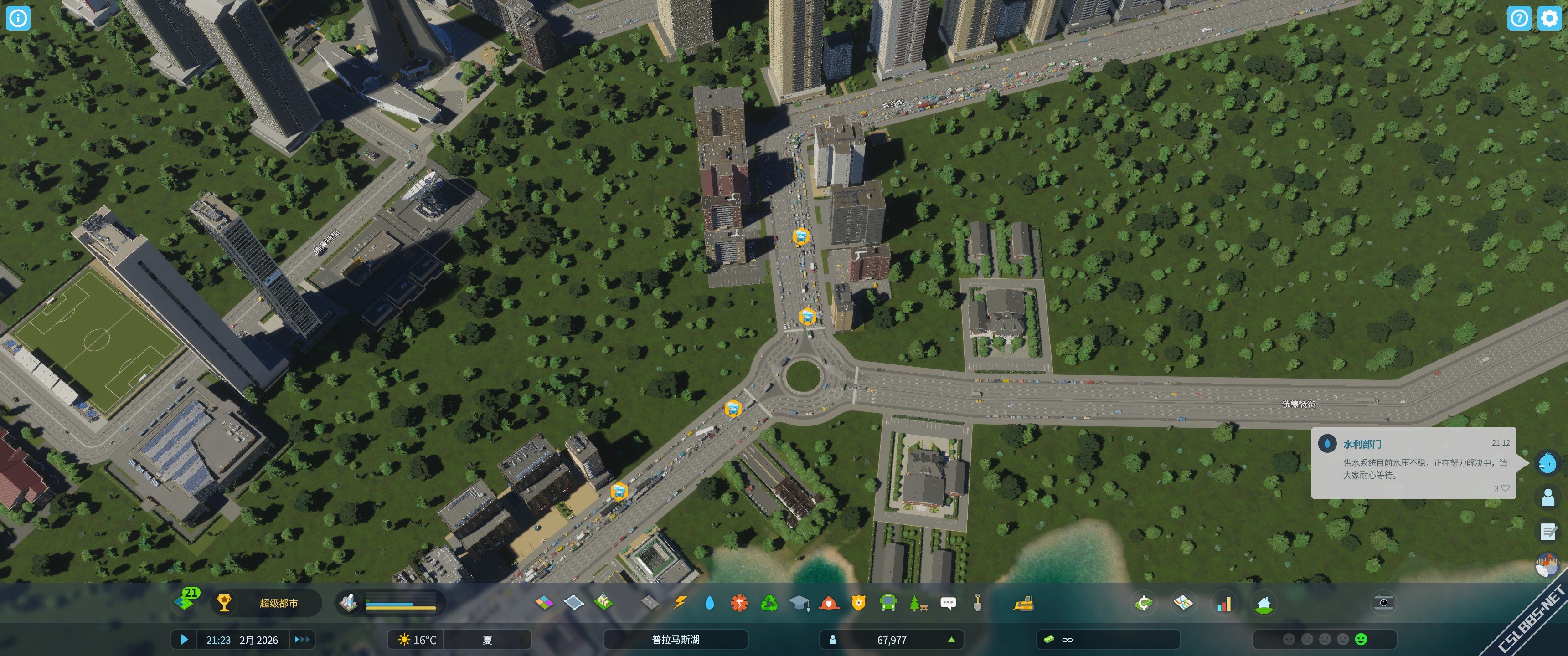Image resolution: width=1568 pixels, height=656 pixels.
Task: Open the water and sewage menu
Action: pos(709,603)
